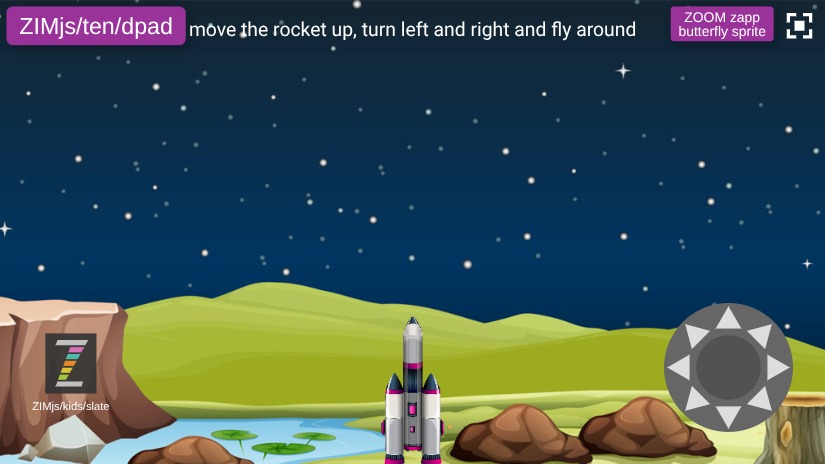Tap the D-pad left arrow
This screenshot has height=464, width=825.
680,368
